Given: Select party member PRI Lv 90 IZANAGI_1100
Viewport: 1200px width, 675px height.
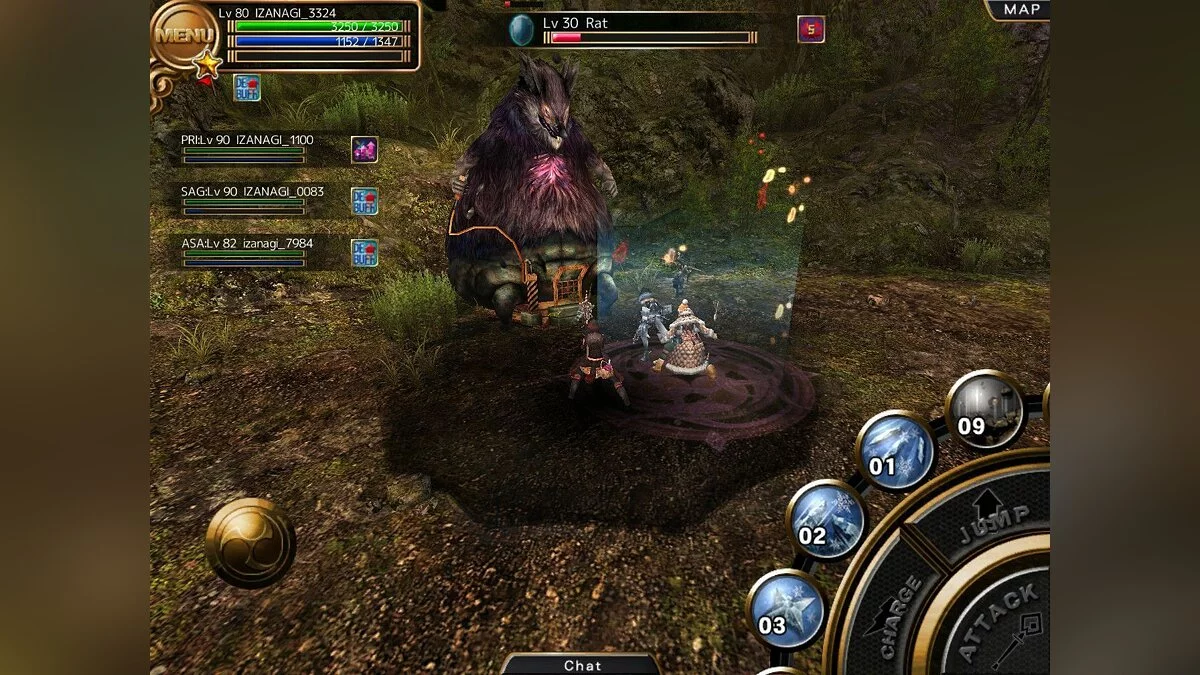Looking at the screenshot, I should pyautogui.click(x=246, y=147).
